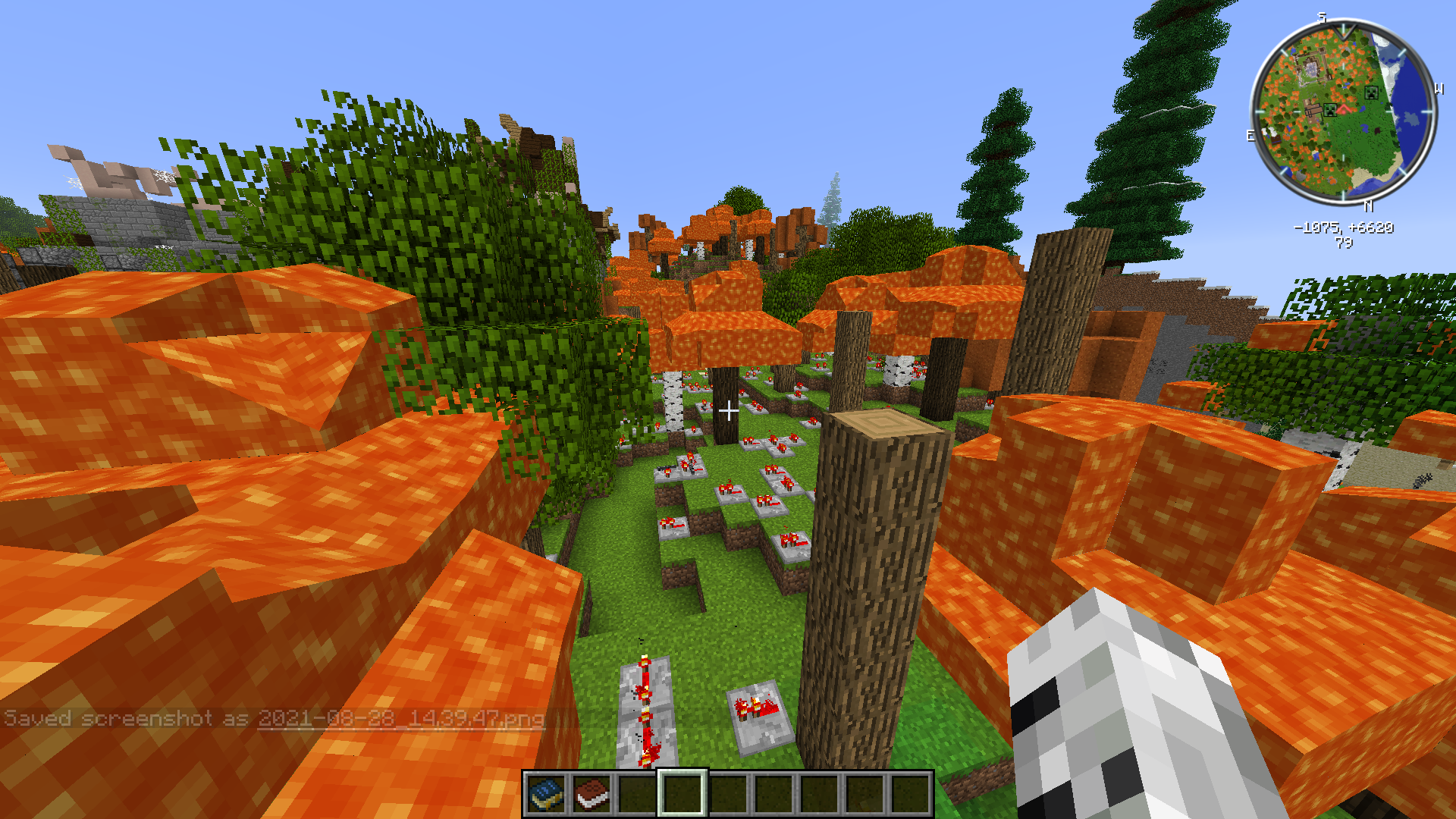The image size is (1456, 819).
Task: Click the coordinates text -1075, +6620
Action: point(1344,227)
